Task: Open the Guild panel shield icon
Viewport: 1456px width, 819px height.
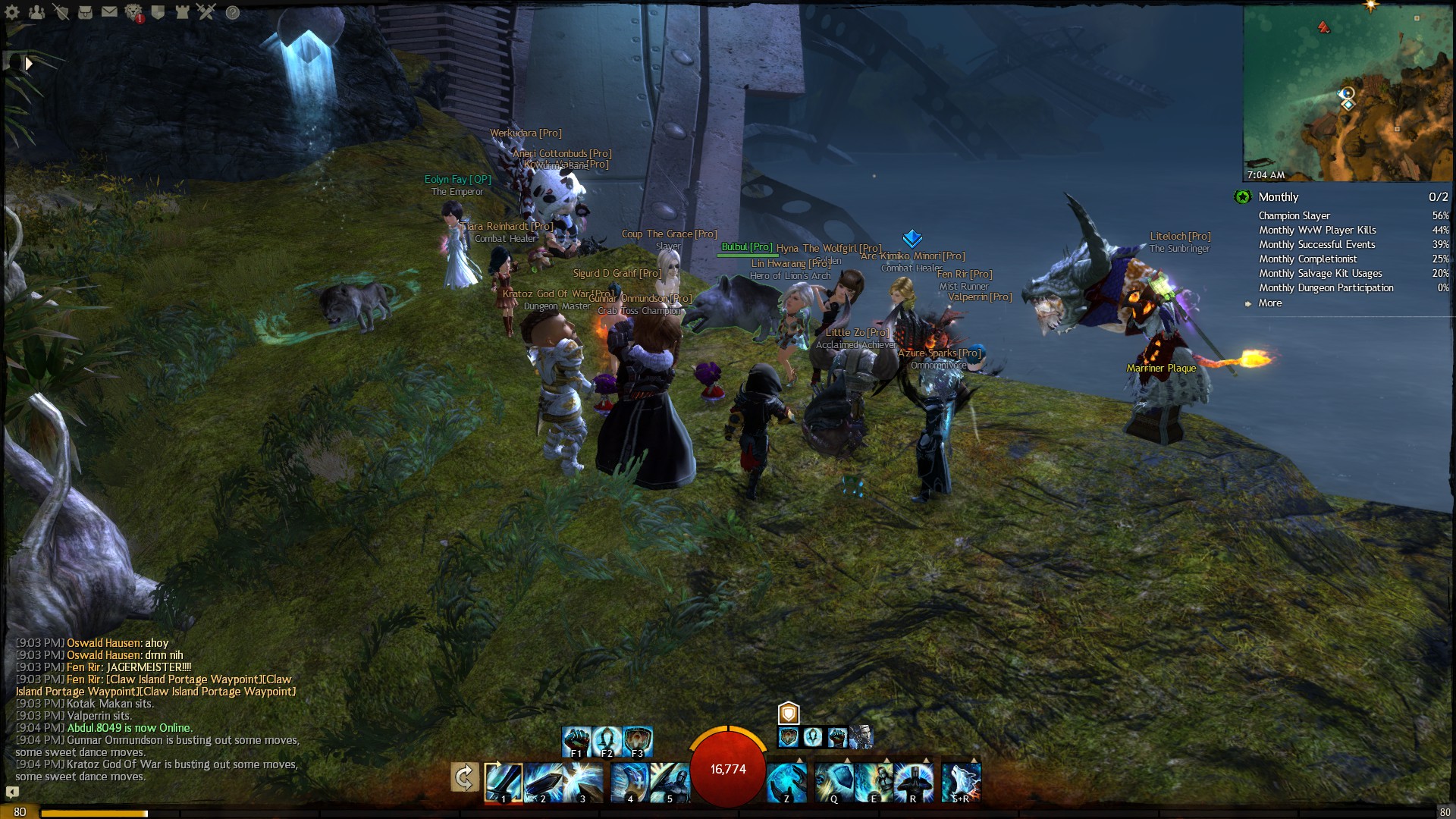Action: point(158,12)
